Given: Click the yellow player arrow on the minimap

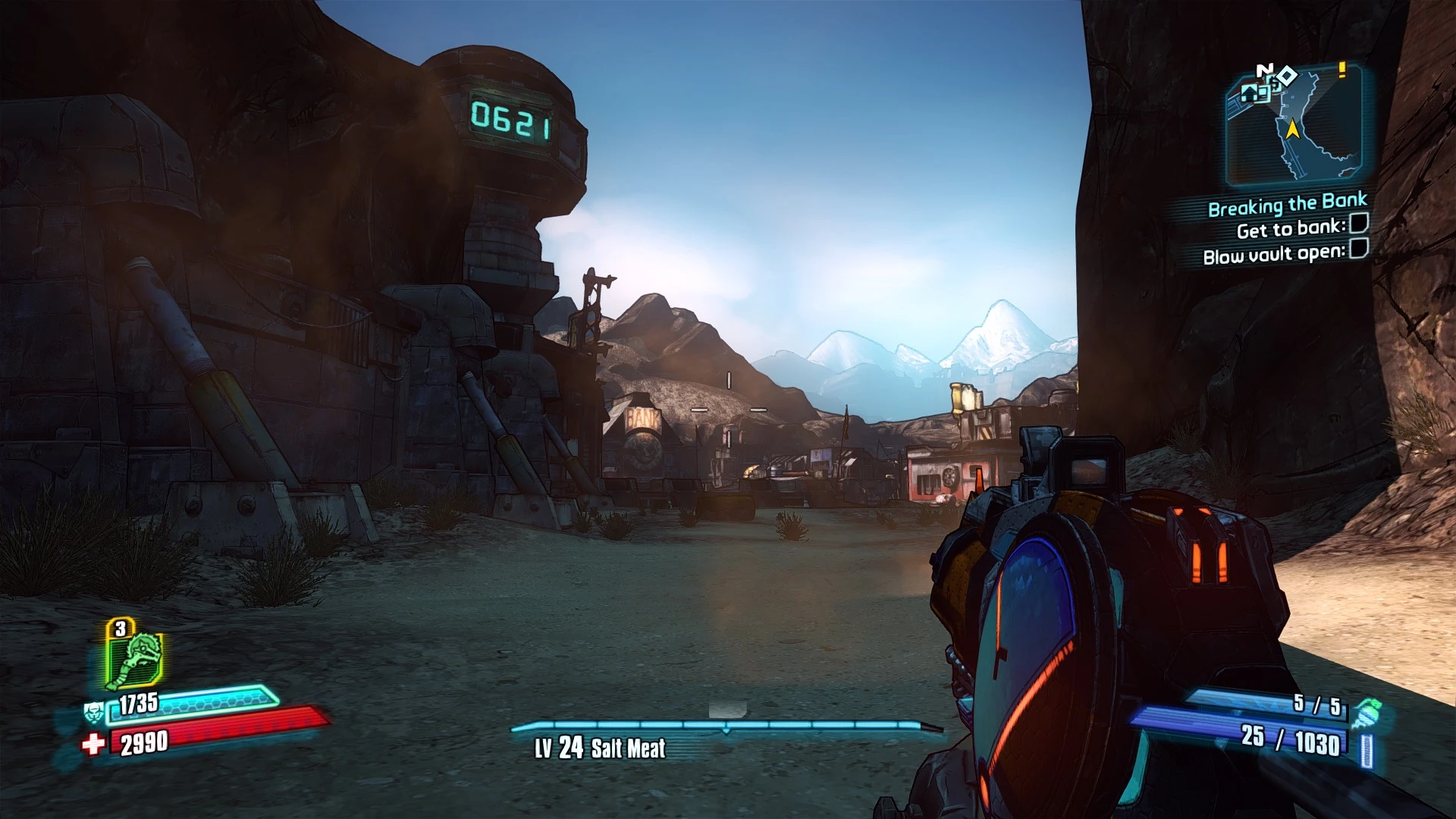Looking at the screenshot, I should tap(1292, 130).
